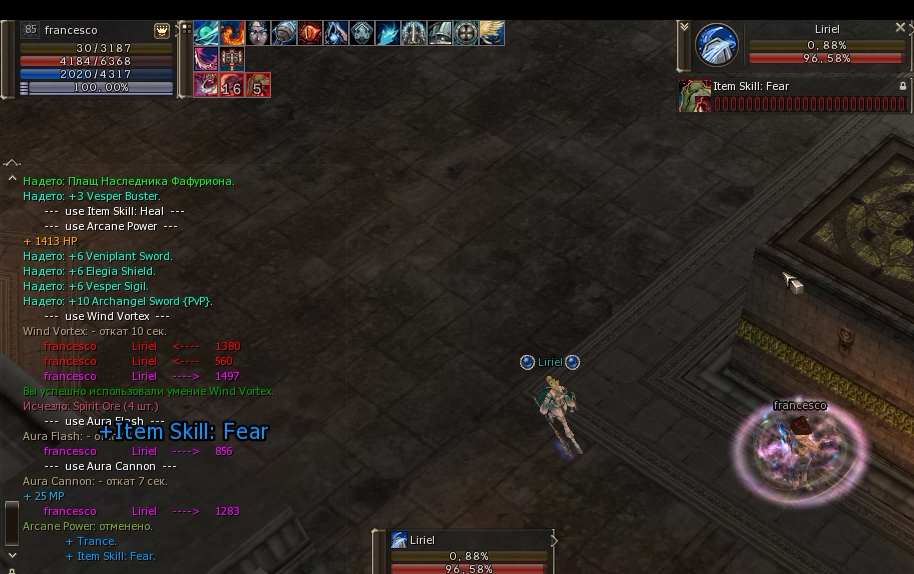
Task: Toggle the lock on the Item Skill: Fear cast bar
Action: [x=903, y=87]
